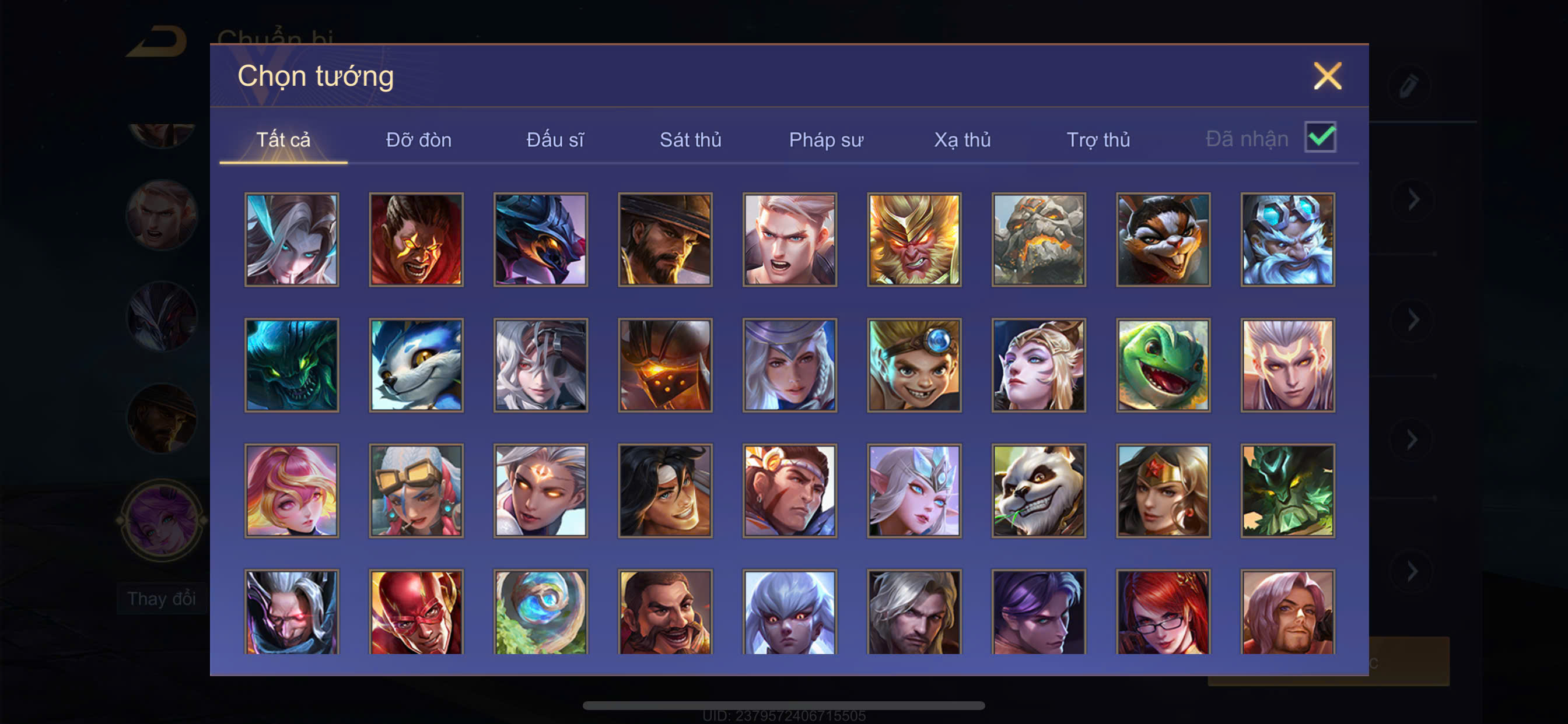The image size is (1568, 724).
Task: Switch to the Tất cả tab
Action: point(283,140)
